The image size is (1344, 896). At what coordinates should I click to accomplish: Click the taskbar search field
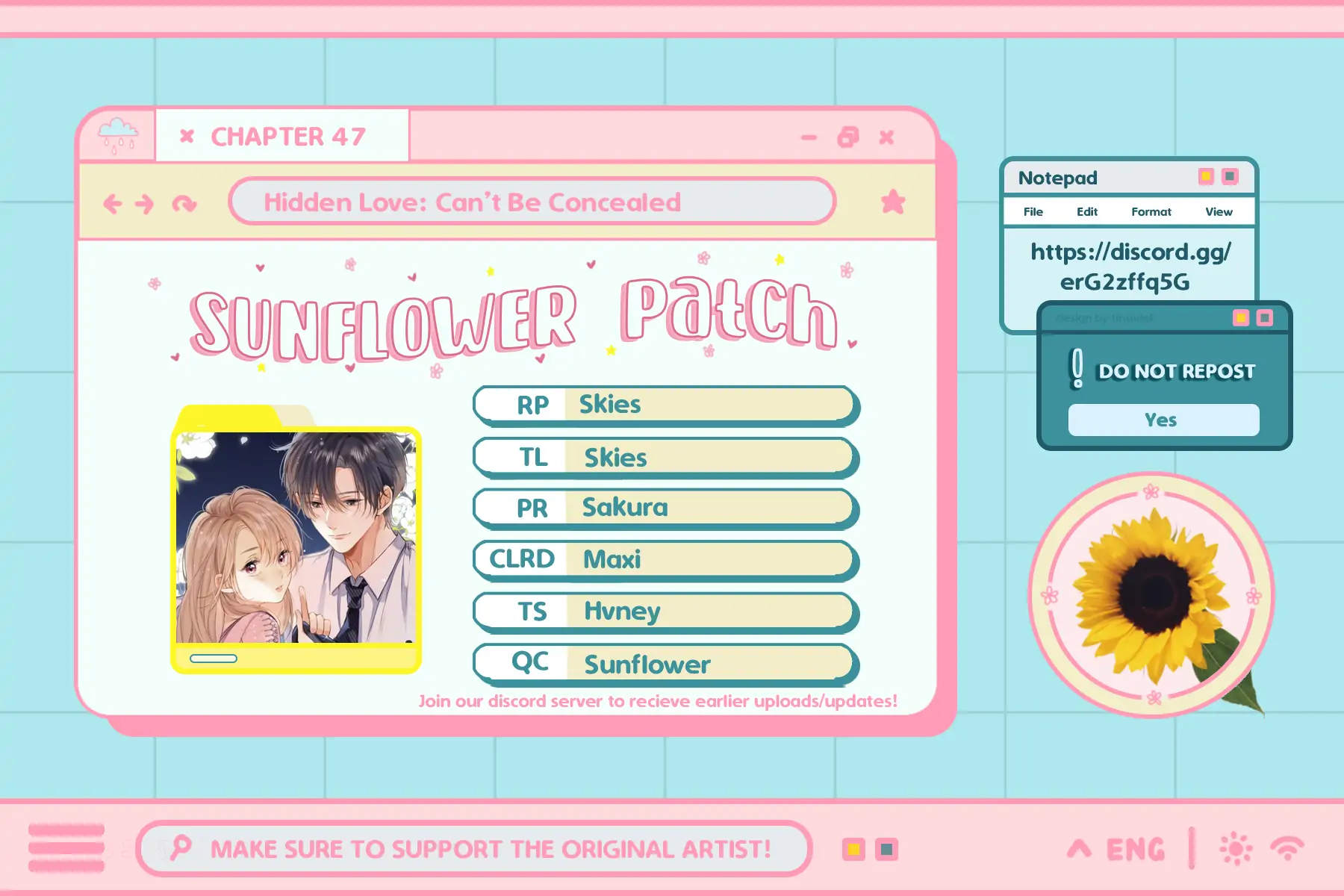click(x=474, y=848)
